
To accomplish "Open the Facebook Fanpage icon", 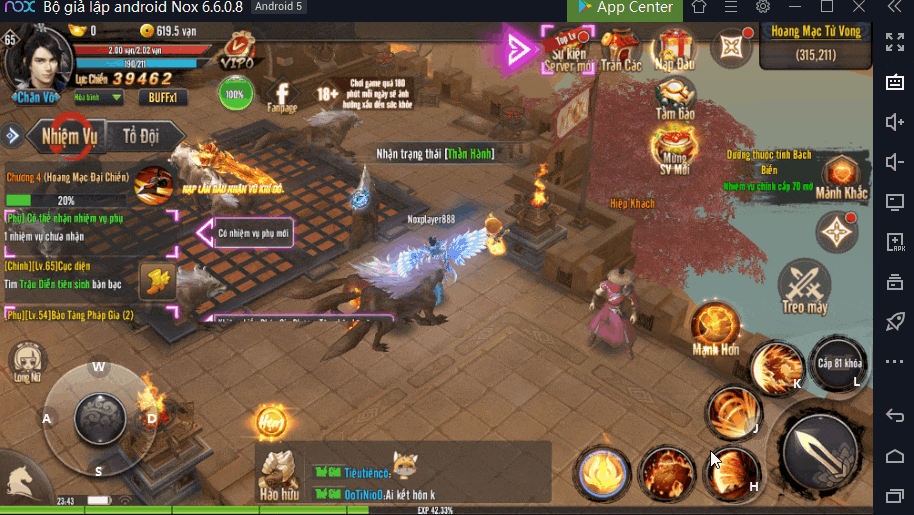I will coord(283,94).
